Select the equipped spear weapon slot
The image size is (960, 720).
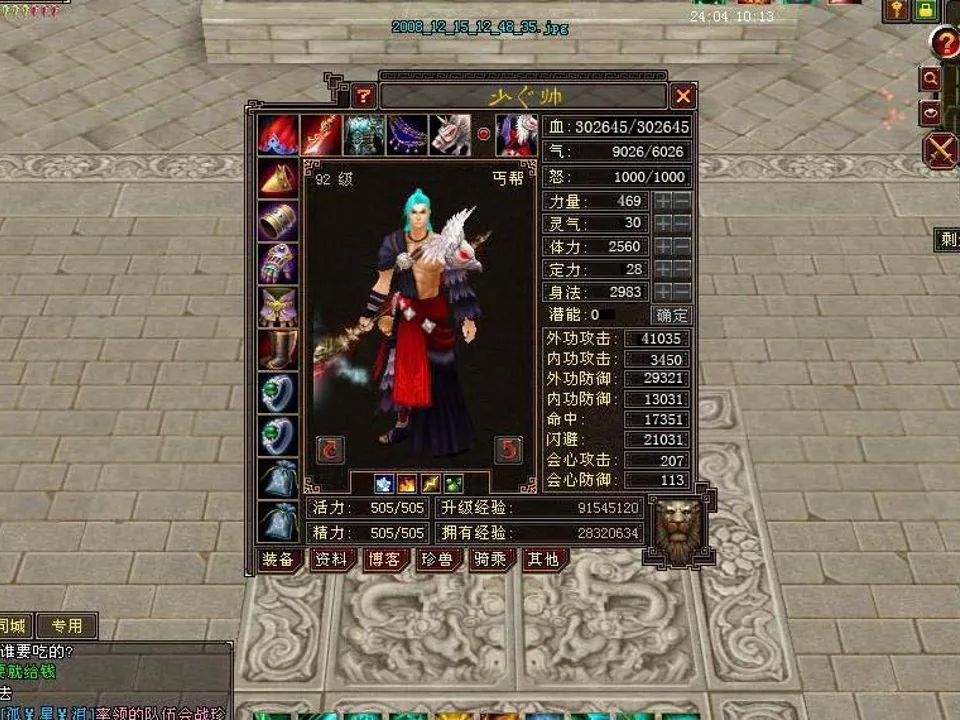[320, 135]
